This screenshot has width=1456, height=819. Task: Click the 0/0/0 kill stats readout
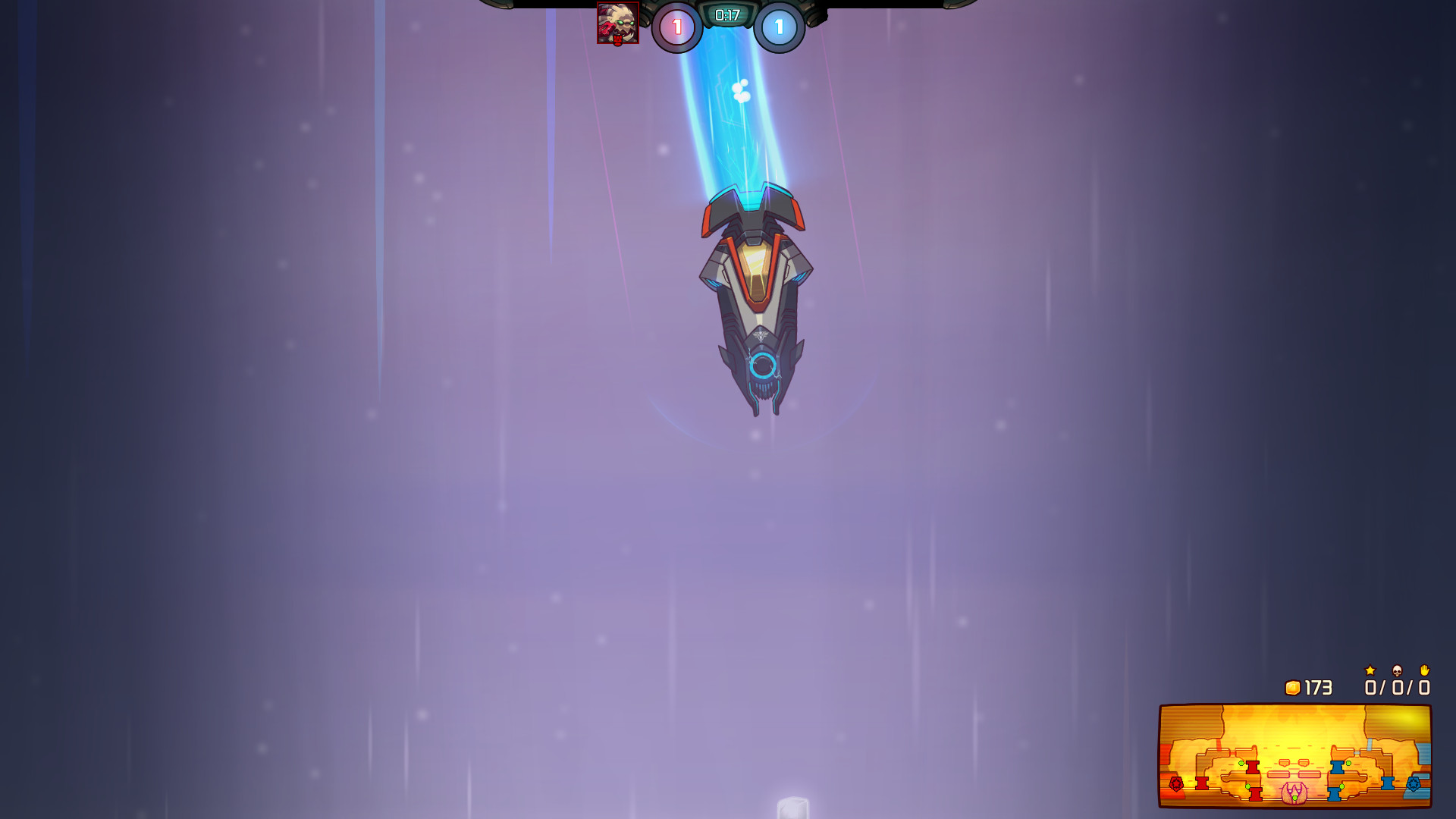(1397, 687)
